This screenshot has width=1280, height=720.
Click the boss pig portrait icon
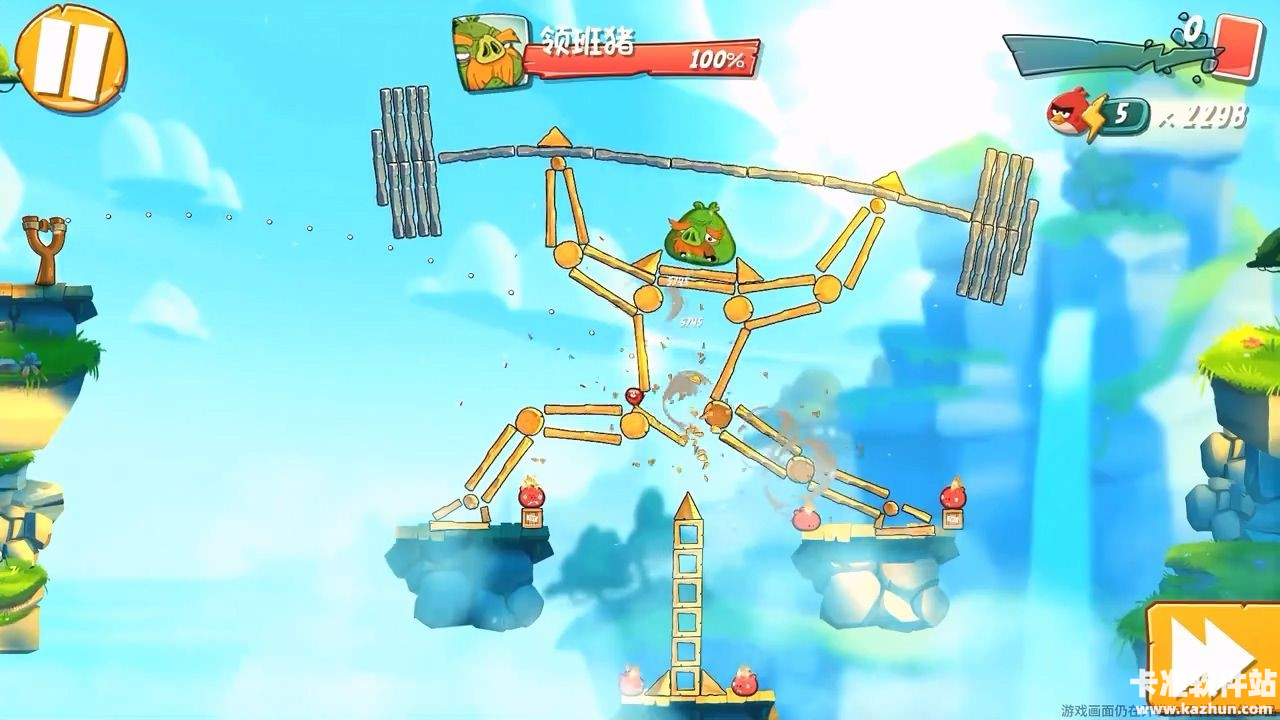489,52
